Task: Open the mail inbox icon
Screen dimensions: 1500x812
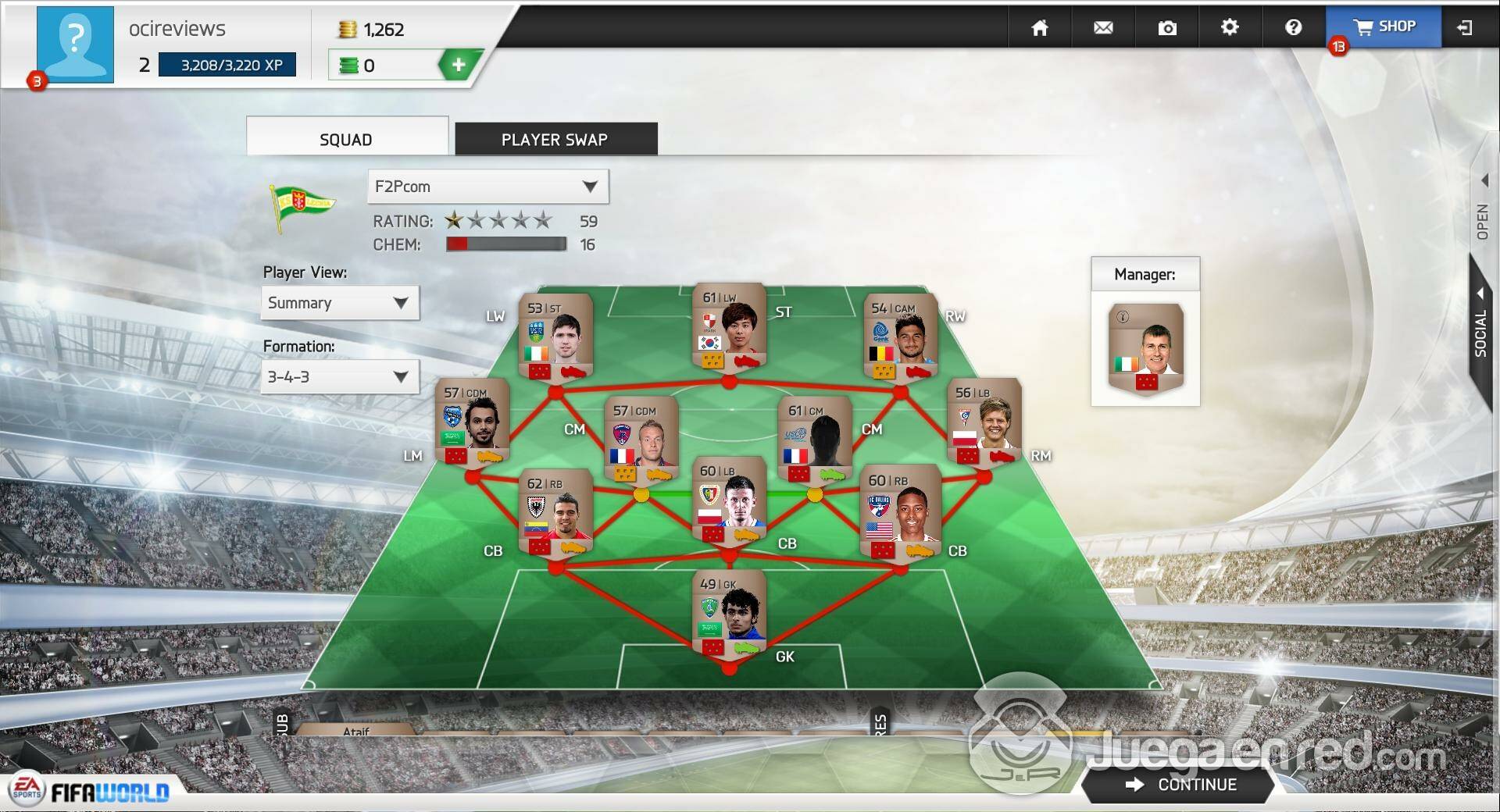Action: tap(1103, 28)
